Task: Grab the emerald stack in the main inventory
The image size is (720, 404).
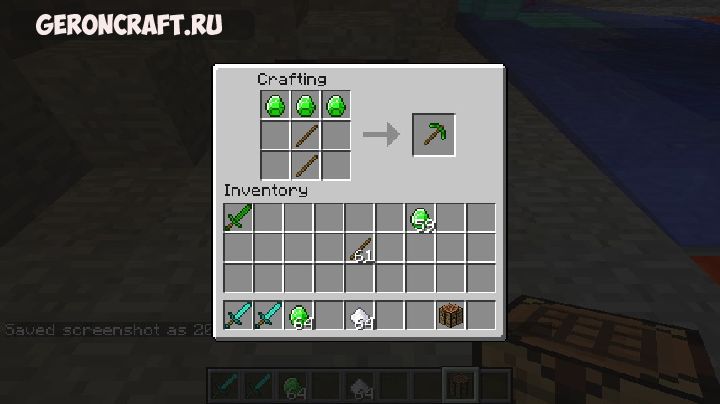Action: [x=421, y=217]
